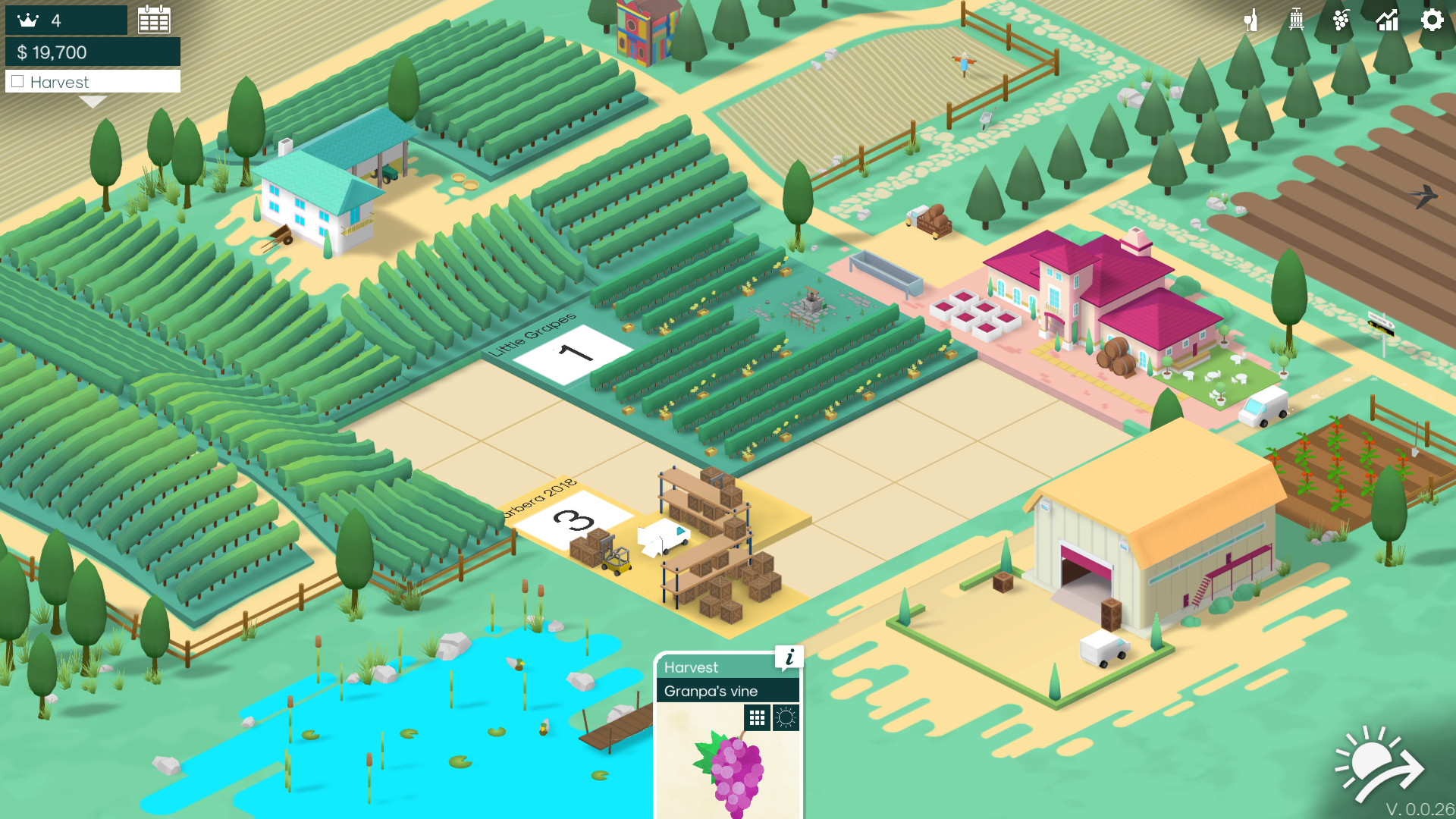Click the sun icon on Granpa's vine card
Image resolution: width=1456 pixels, height=819 pixels.
[786, 716]
